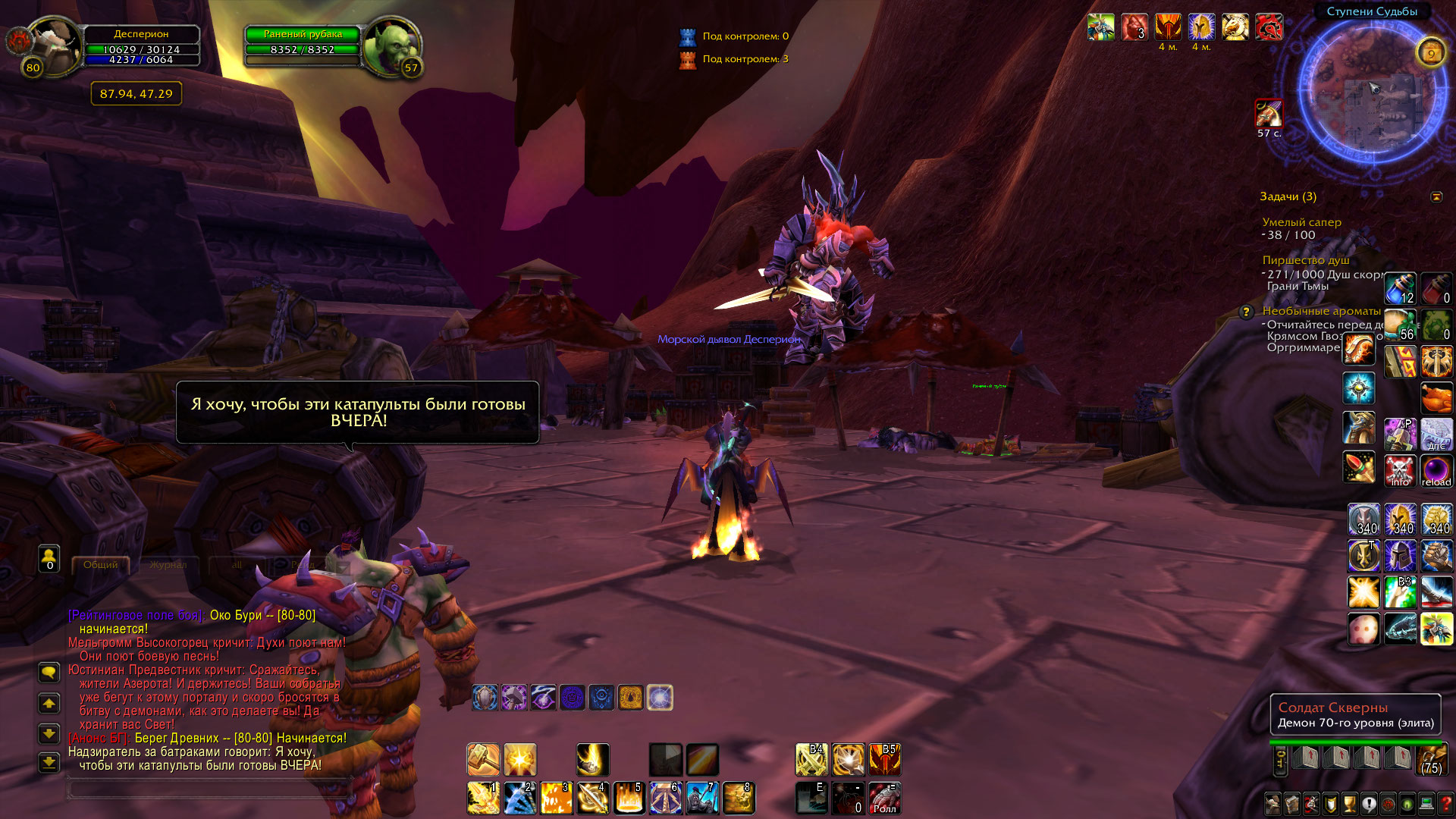The width and height of the screenshot is (1456, 819).
Task: Click the info skull macro button
Action: tap(1400, 471)
